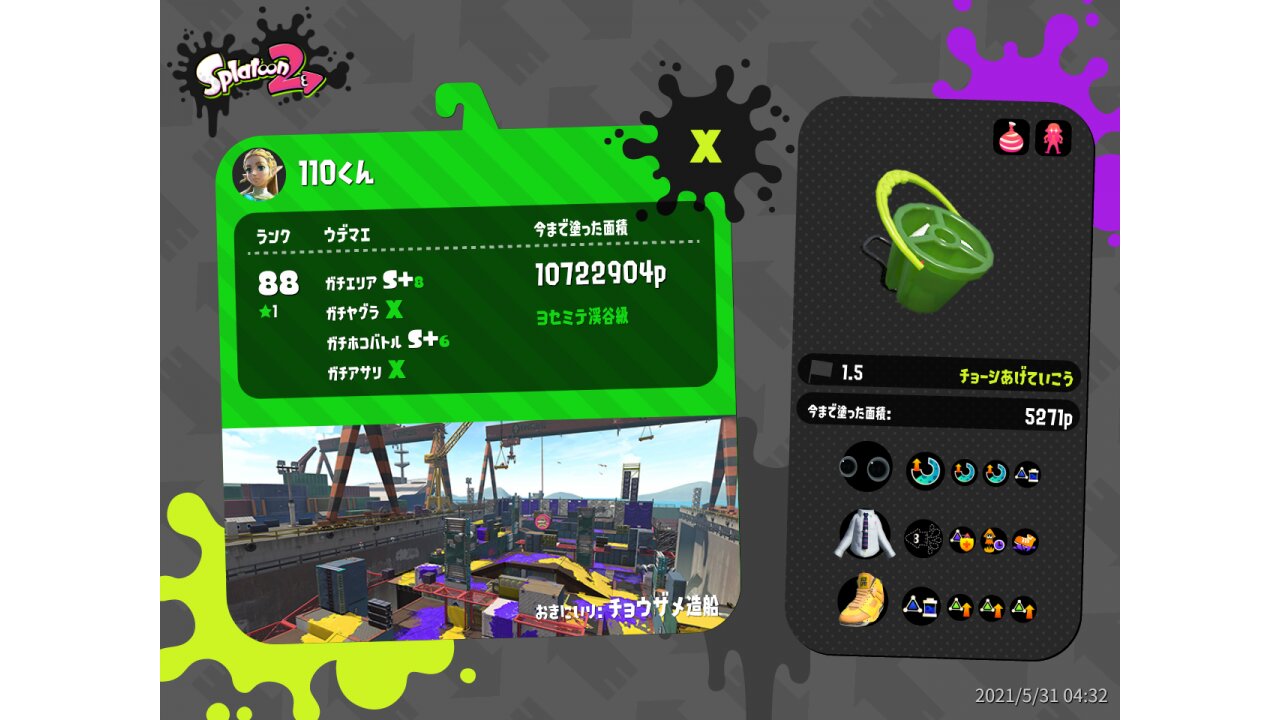The width and height of the screenshot is (1280, 720).
Task: Choose the pink sub weapon icon
Action: (1011, 137)
